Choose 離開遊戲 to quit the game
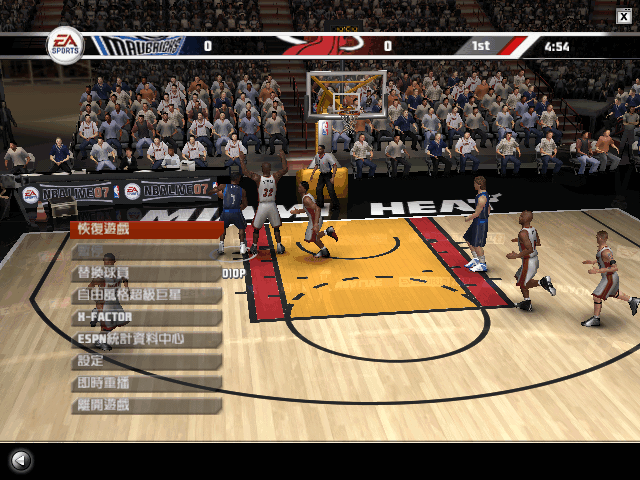 pos(146,405)
